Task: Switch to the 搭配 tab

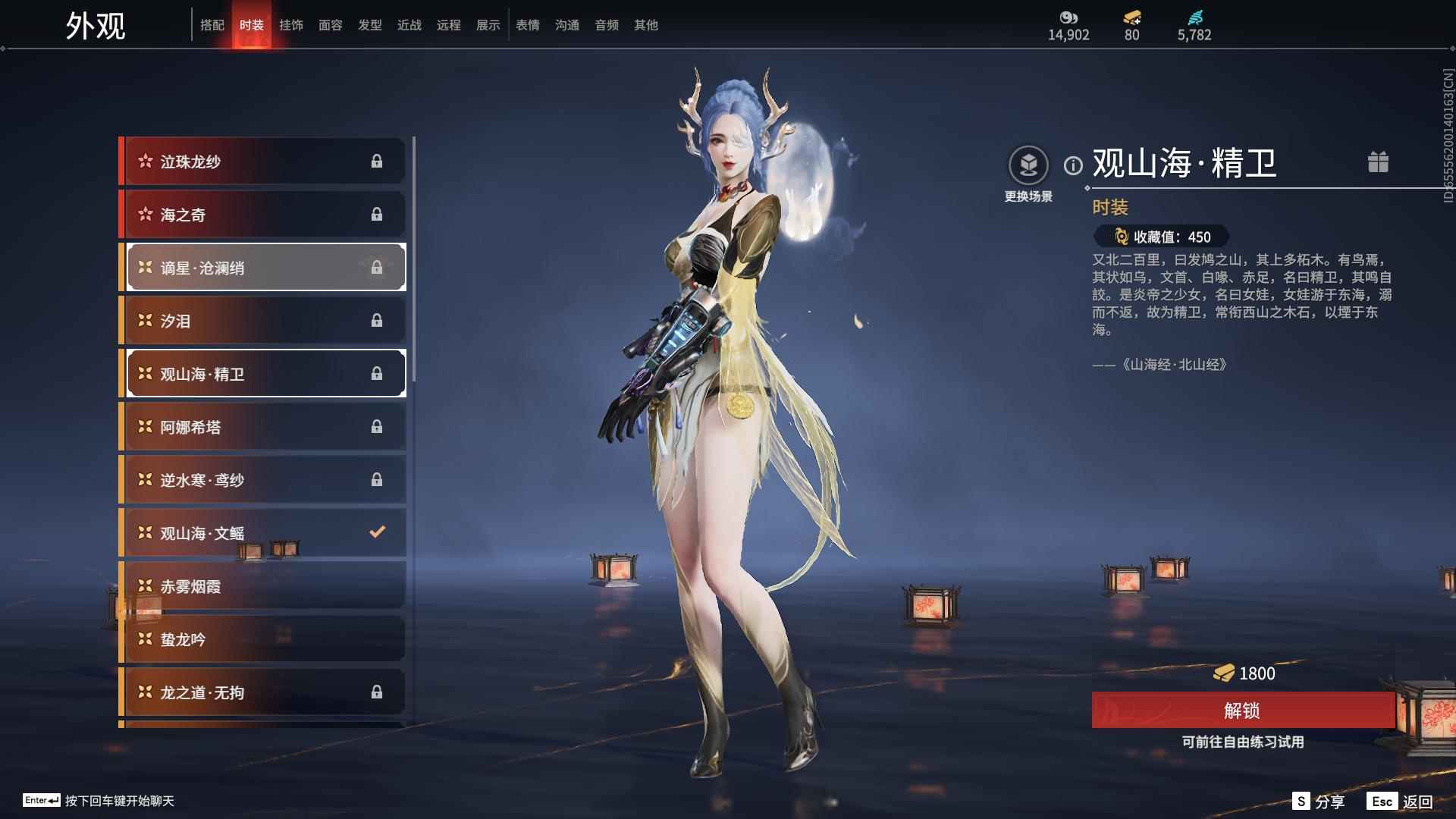Action: (x=212, y=25)
